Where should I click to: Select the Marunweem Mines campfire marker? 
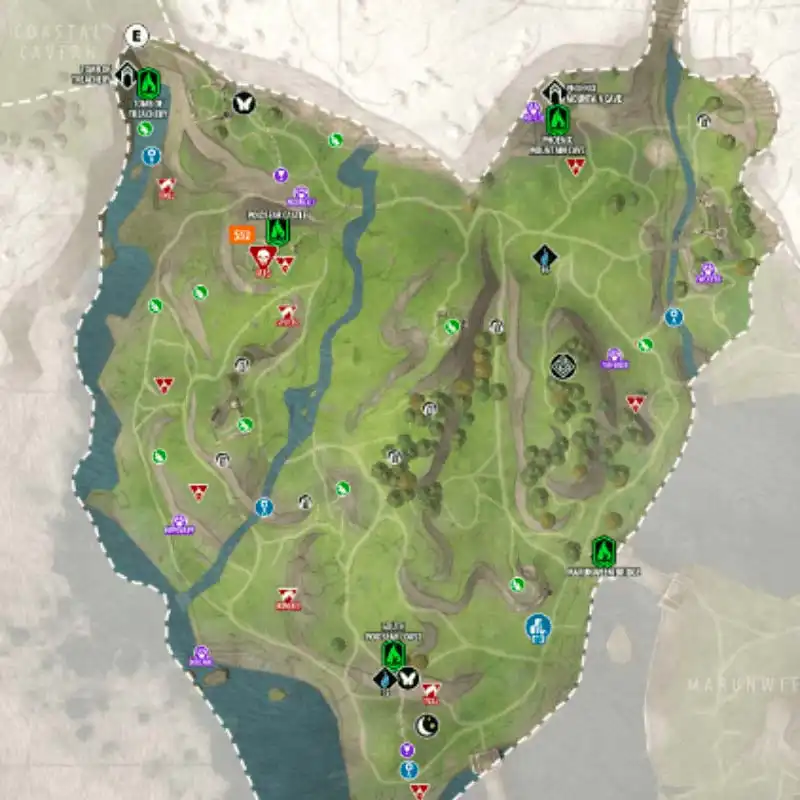coord(602,551)
